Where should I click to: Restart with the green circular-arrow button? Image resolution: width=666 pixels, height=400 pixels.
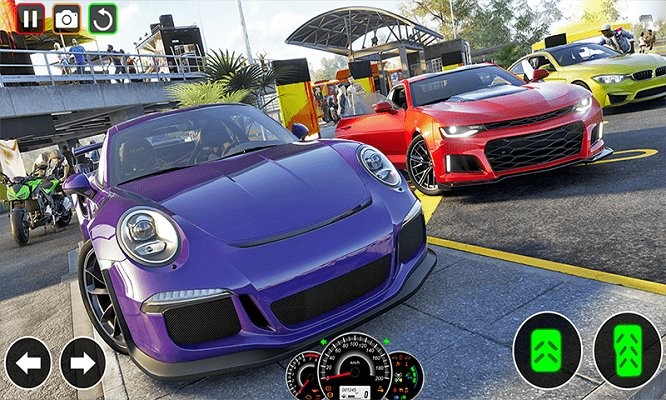click(x=102, y=17)
